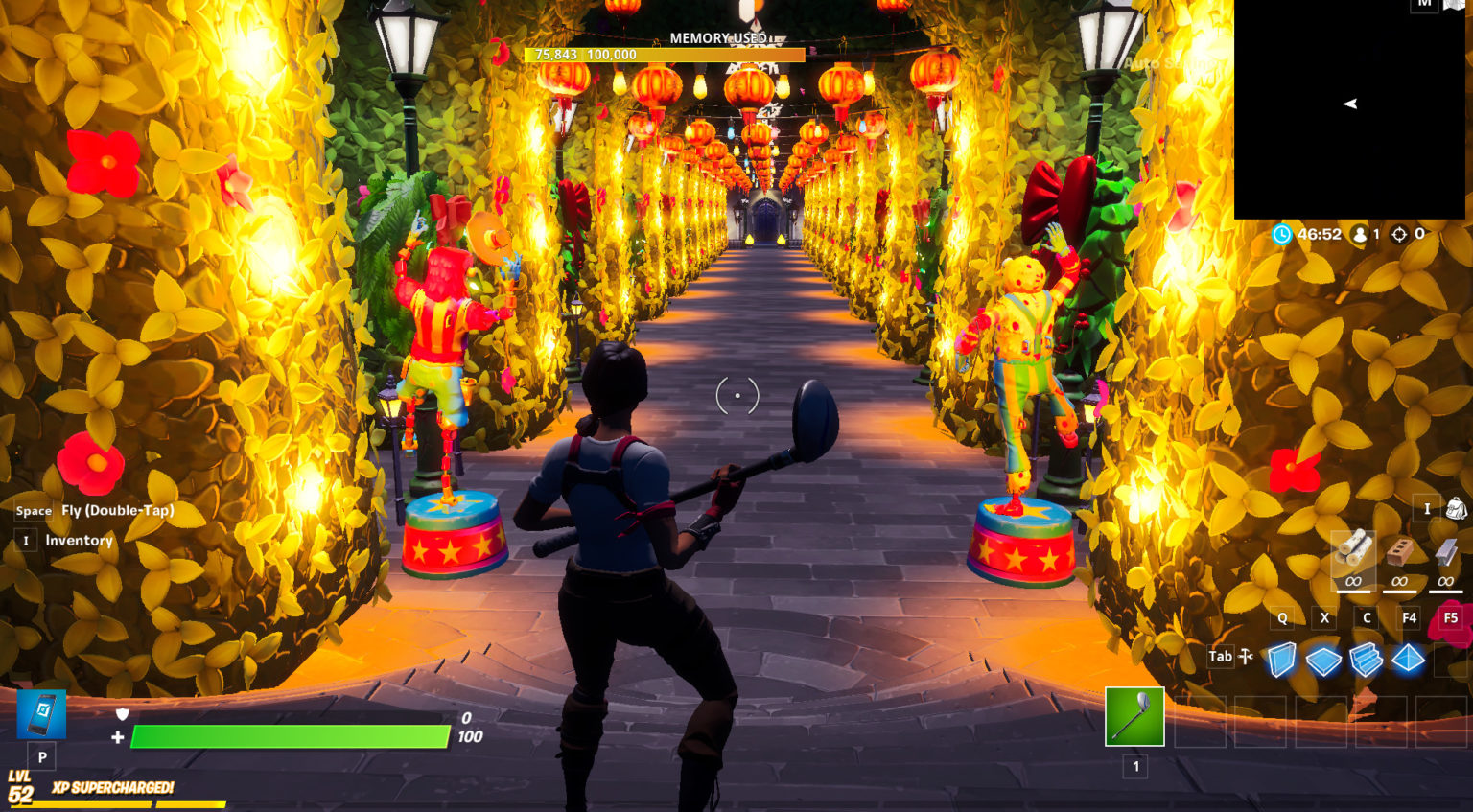The height and width of the screenshot is (812, 1473).
Task: Select the metal material icon
Action: pos(1445,550)
